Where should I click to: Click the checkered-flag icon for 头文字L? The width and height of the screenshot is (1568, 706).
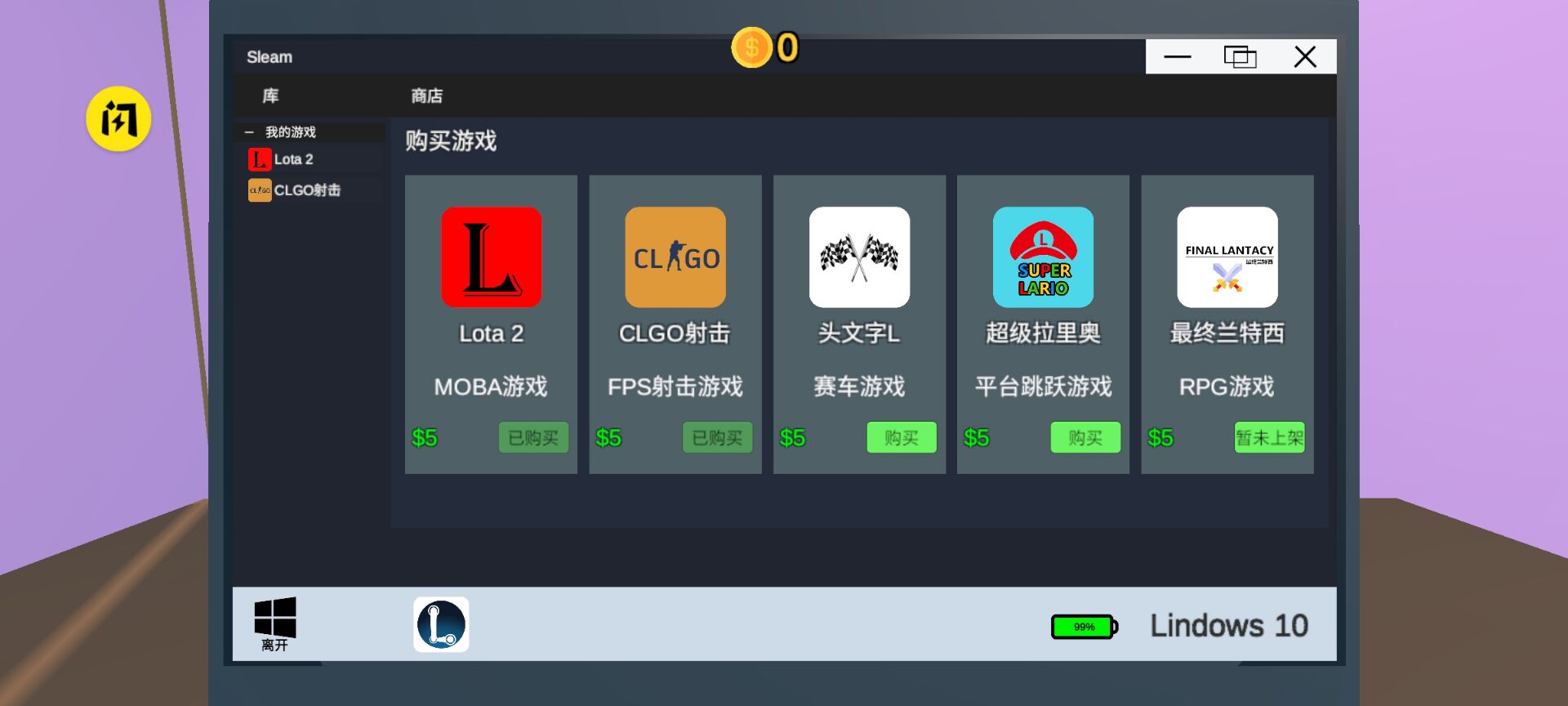(x=858, y=257)
